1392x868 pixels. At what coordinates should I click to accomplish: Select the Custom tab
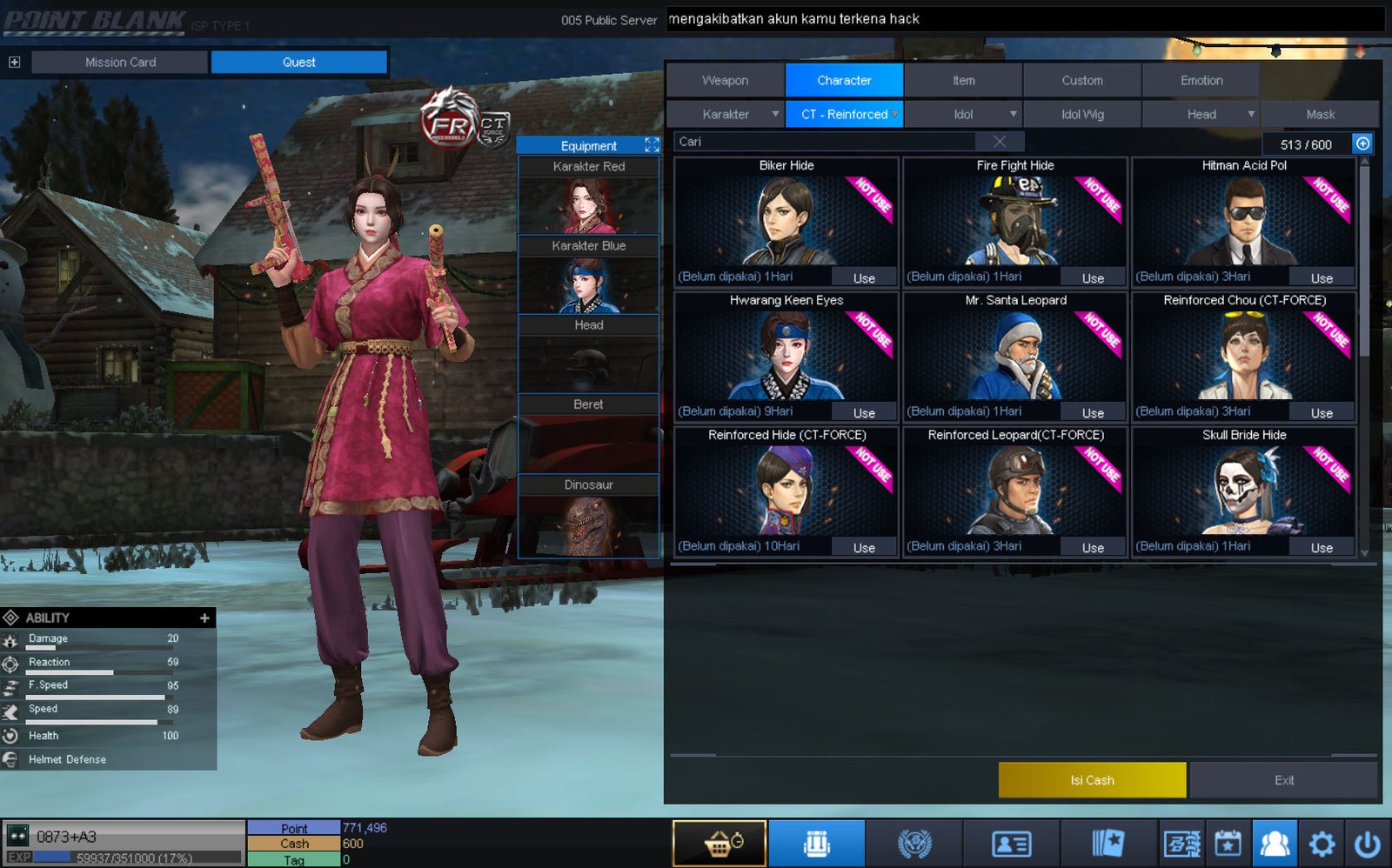point(1081,80)
